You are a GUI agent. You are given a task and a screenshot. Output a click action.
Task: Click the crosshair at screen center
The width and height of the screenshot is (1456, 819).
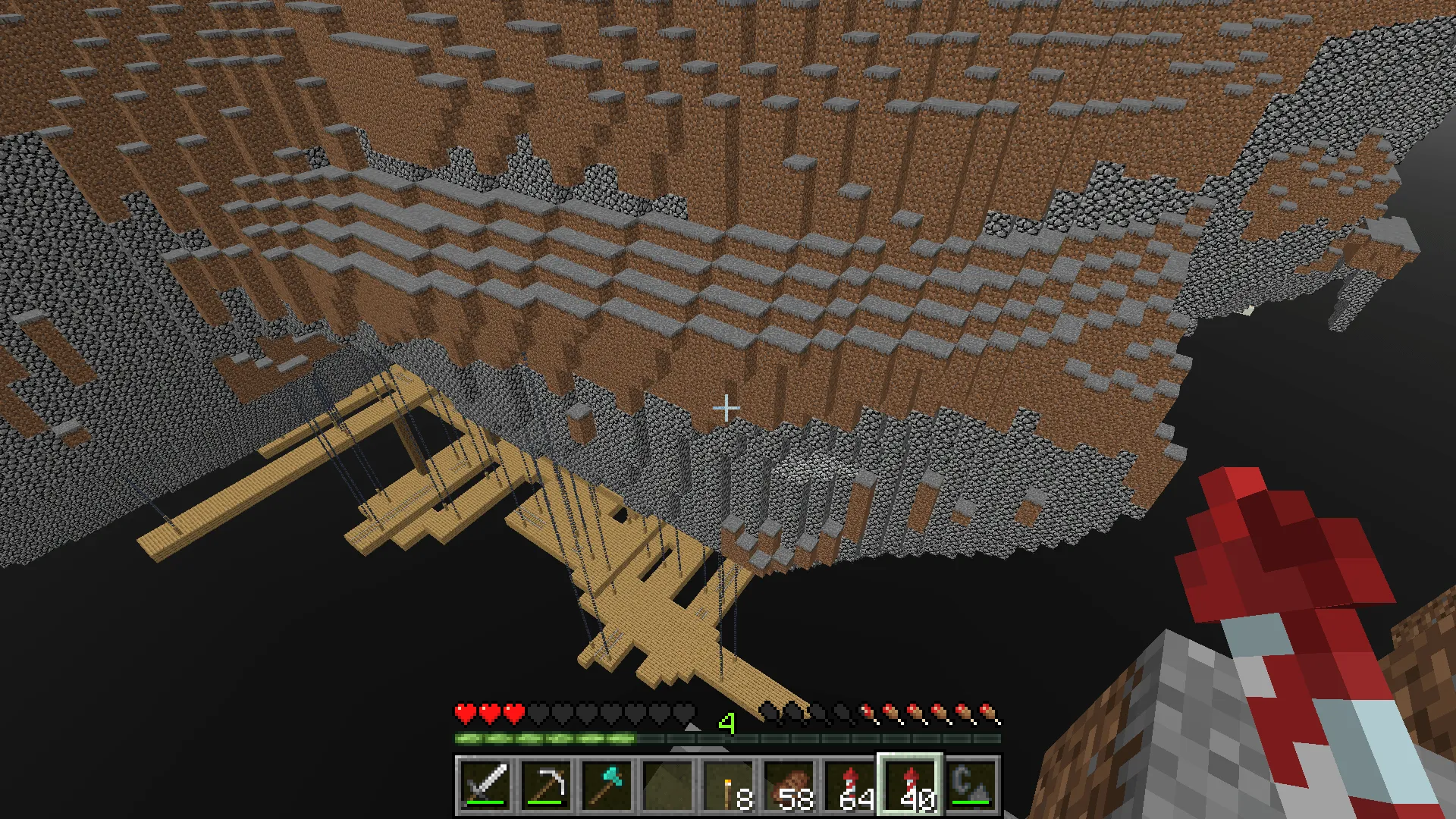pos(728,408)
